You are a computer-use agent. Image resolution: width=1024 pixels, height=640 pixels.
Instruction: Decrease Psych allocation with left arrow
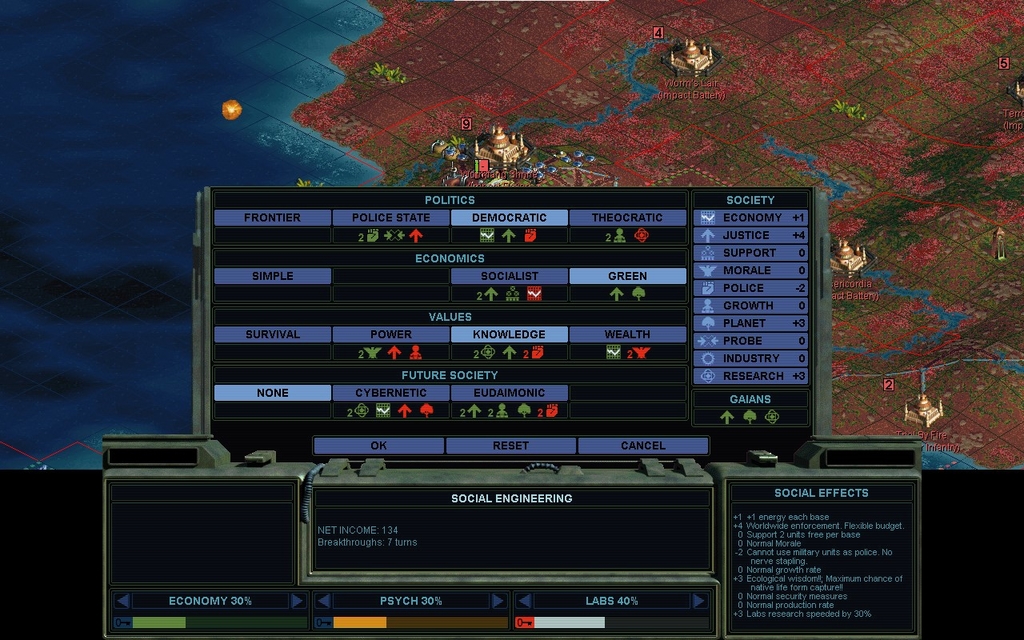point(322,601)
